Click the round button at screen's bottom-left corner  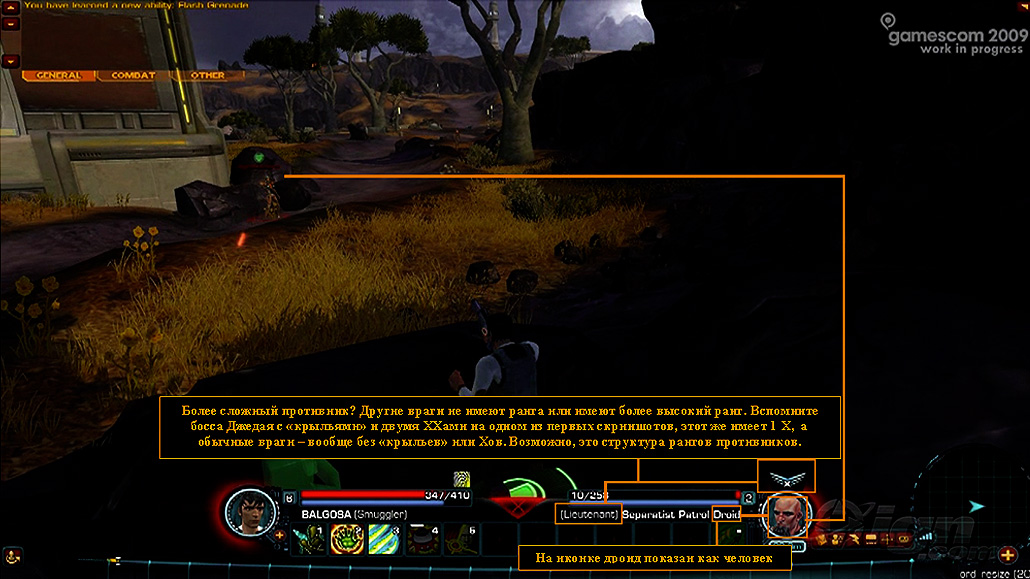tap(13, 556)
